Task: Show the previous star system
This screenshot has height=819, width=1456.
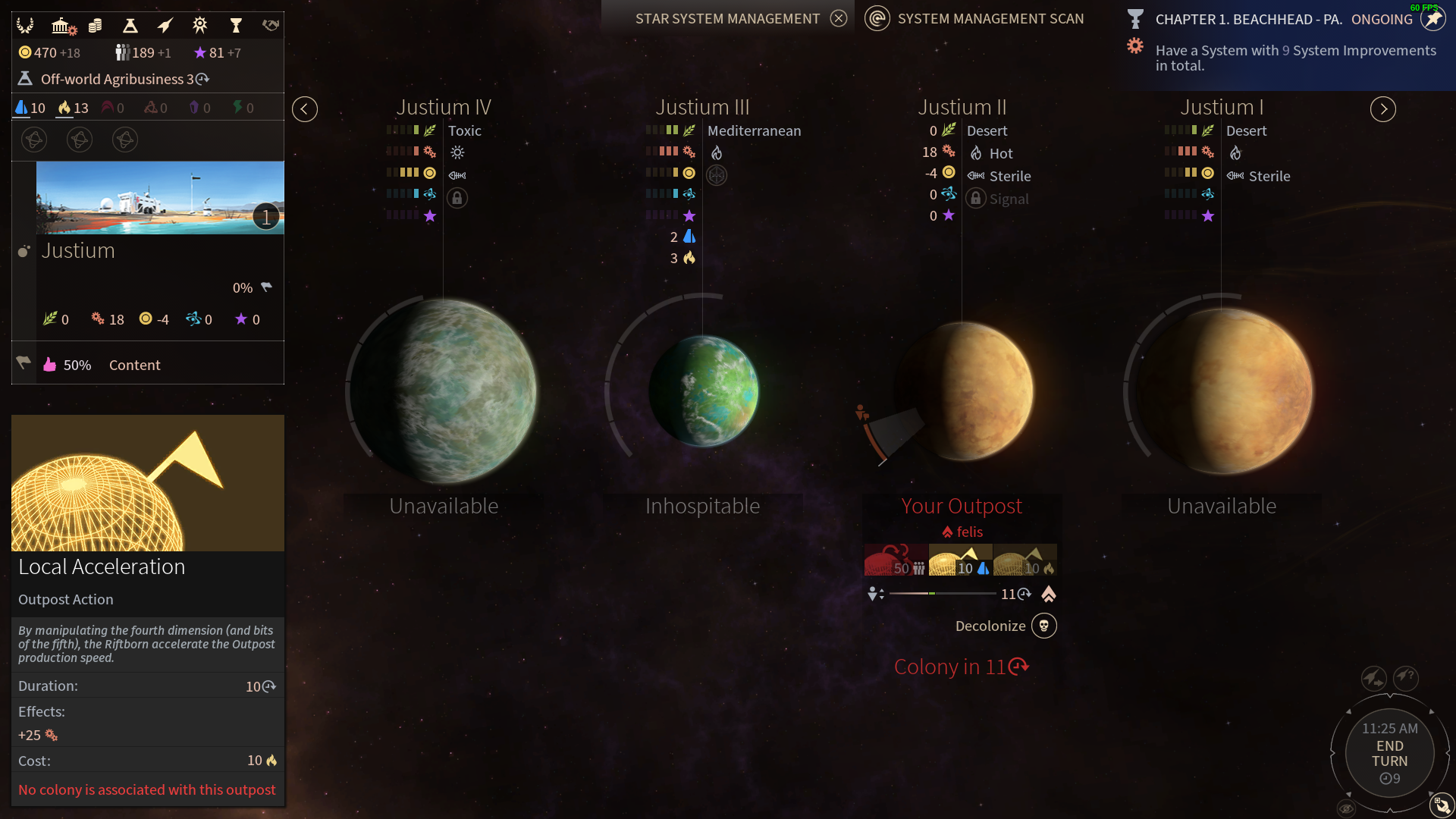Action: [x=305, y=109]
